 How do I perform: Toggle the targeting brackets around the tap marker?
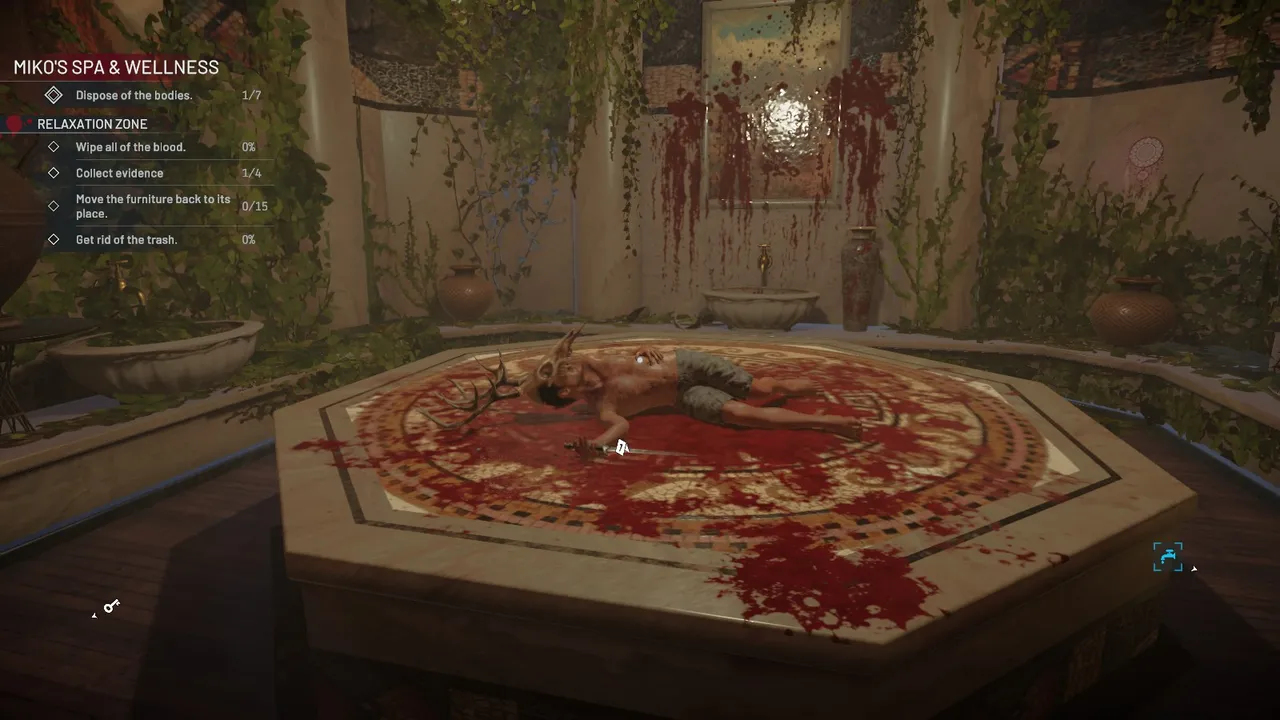coord(1168,556)
